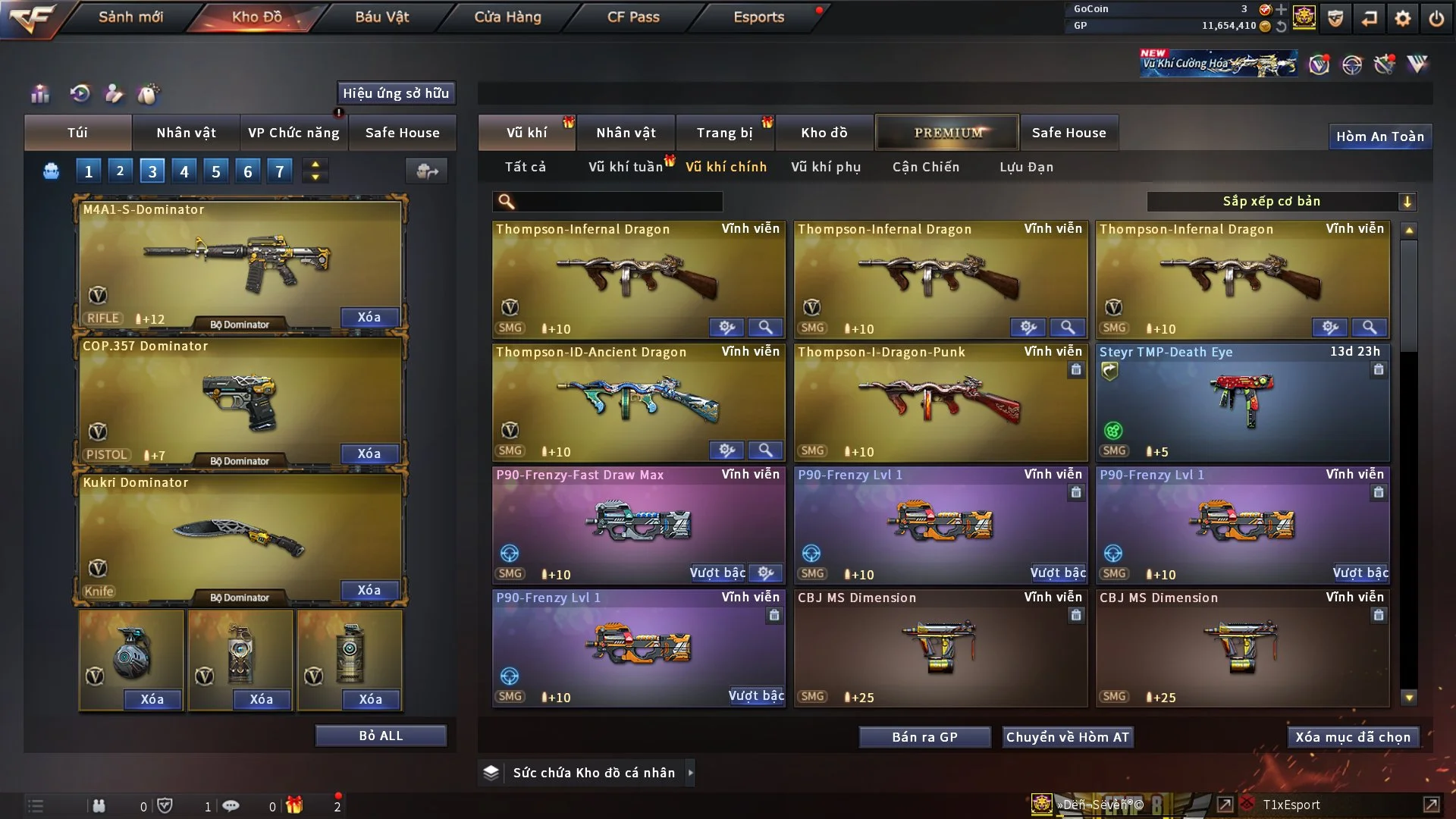This screenshot has height=819, width=1456.
Task: Open the CF Pass menu
Action: pyautogui.click(x=633, y=17)
